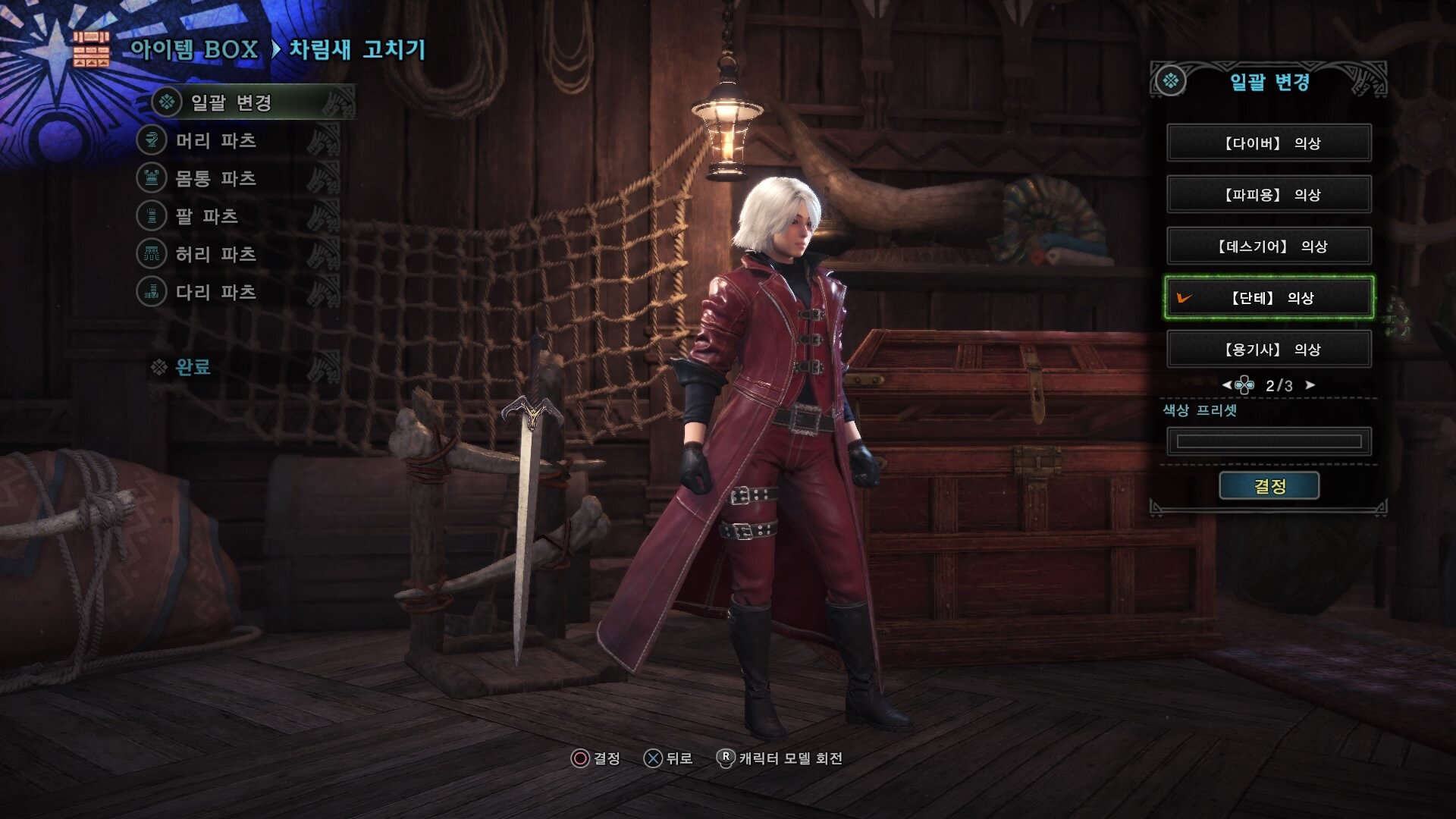The image size is (1456, 819).
Task: Choose the 【용기사】 의상 outfit
Action: [x=1269, y=350]
